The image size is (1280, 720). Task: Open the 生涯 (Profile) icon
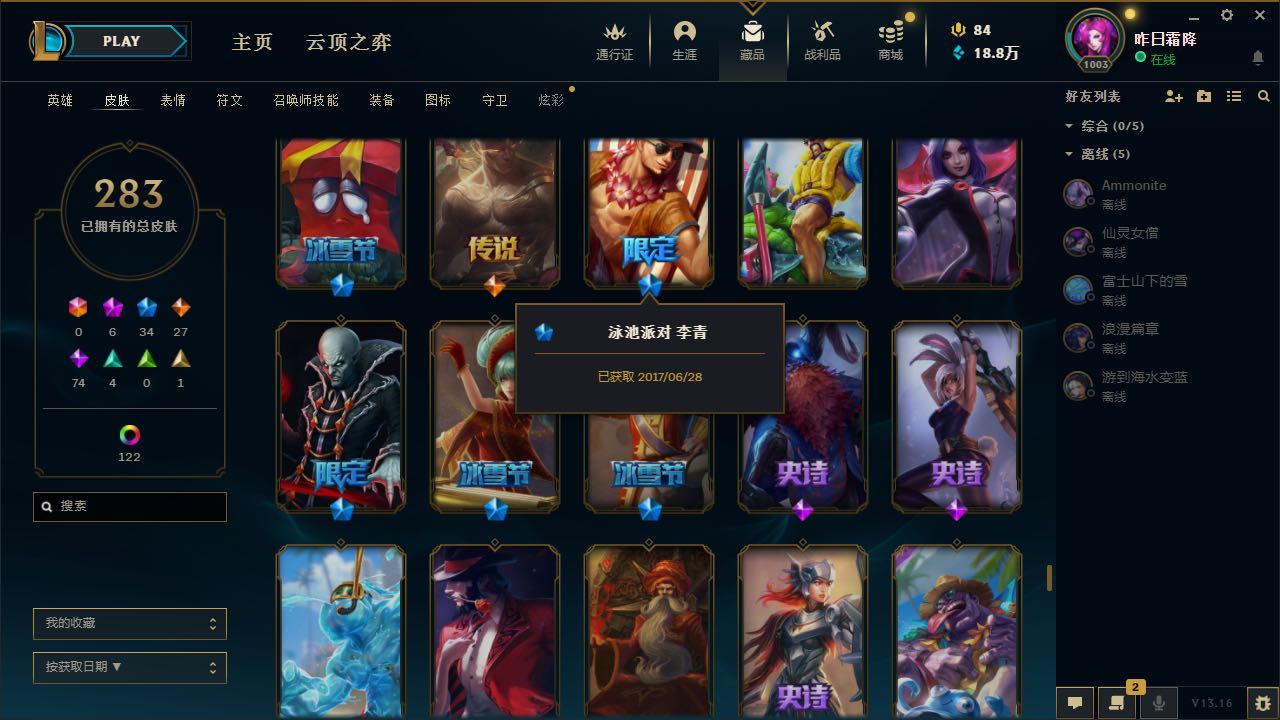[685, 33]
